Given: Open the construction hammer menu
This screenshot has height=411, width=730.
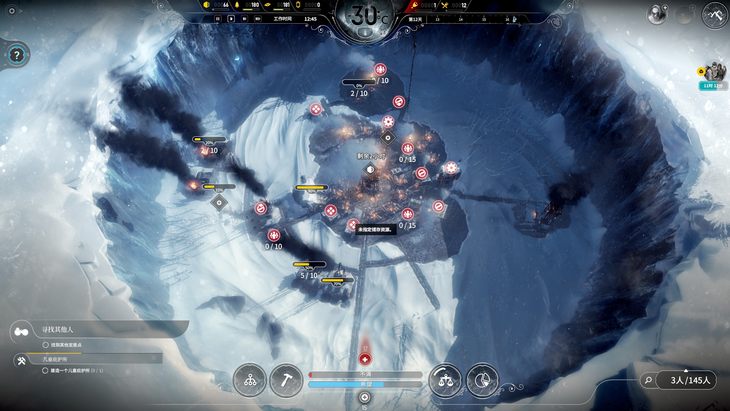Looking at the screenshot, I should pyautogui.click(x=286, y=379).
